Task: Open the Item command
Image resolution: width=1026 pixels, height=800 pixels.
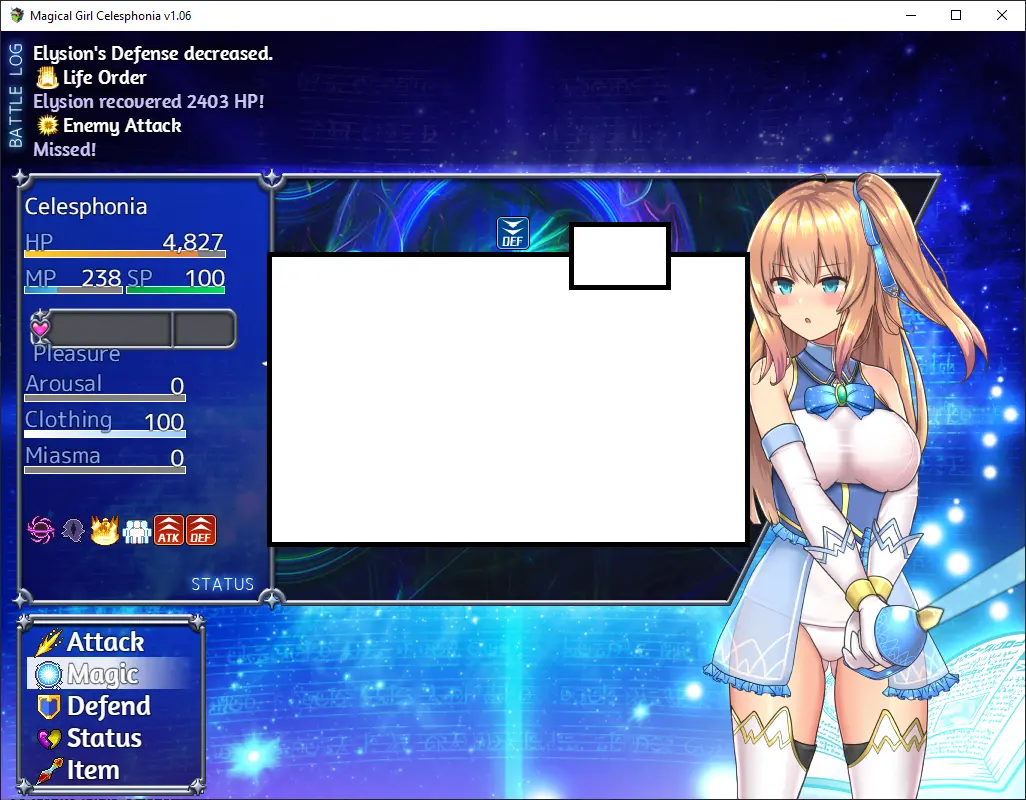Action: tap(93, 770)
